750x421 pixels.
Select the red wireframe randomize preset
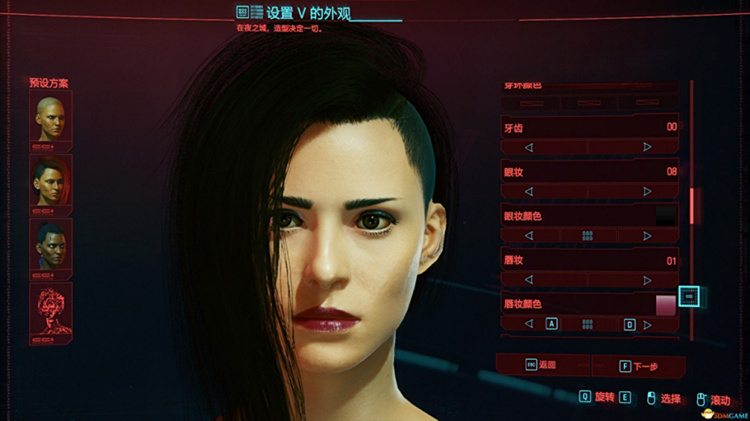point(51,310)
